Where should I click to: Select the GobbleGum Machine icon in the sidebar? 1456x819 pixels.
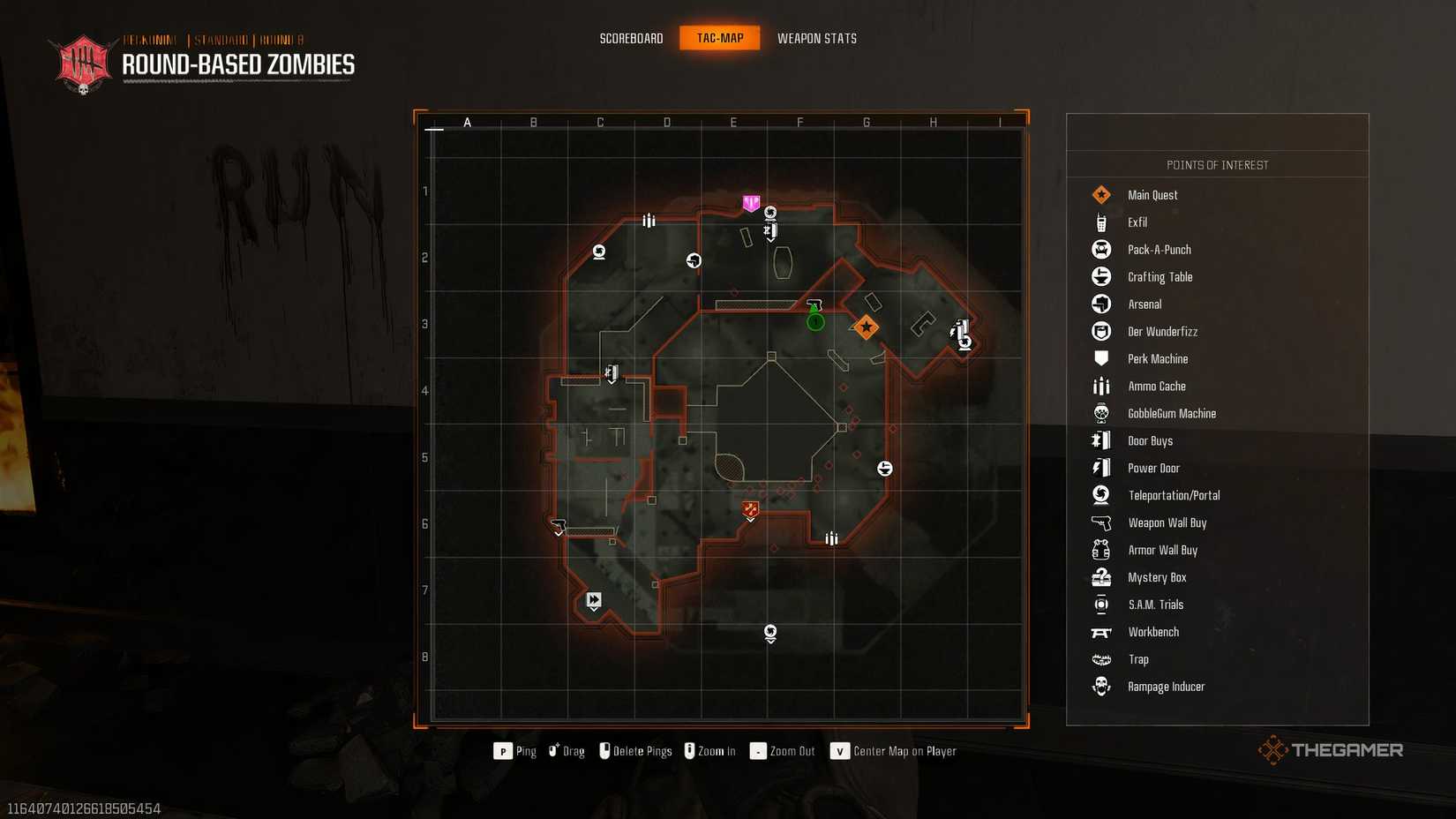(1101, 413)
